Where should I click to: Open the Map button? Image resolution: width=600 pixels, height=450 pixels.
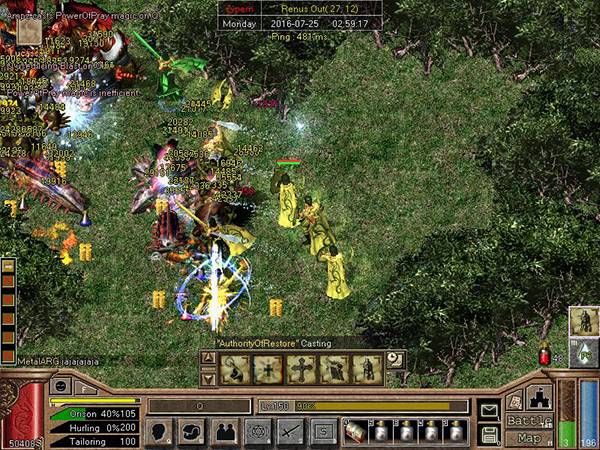pyautogui.click(x=528, y=438)
